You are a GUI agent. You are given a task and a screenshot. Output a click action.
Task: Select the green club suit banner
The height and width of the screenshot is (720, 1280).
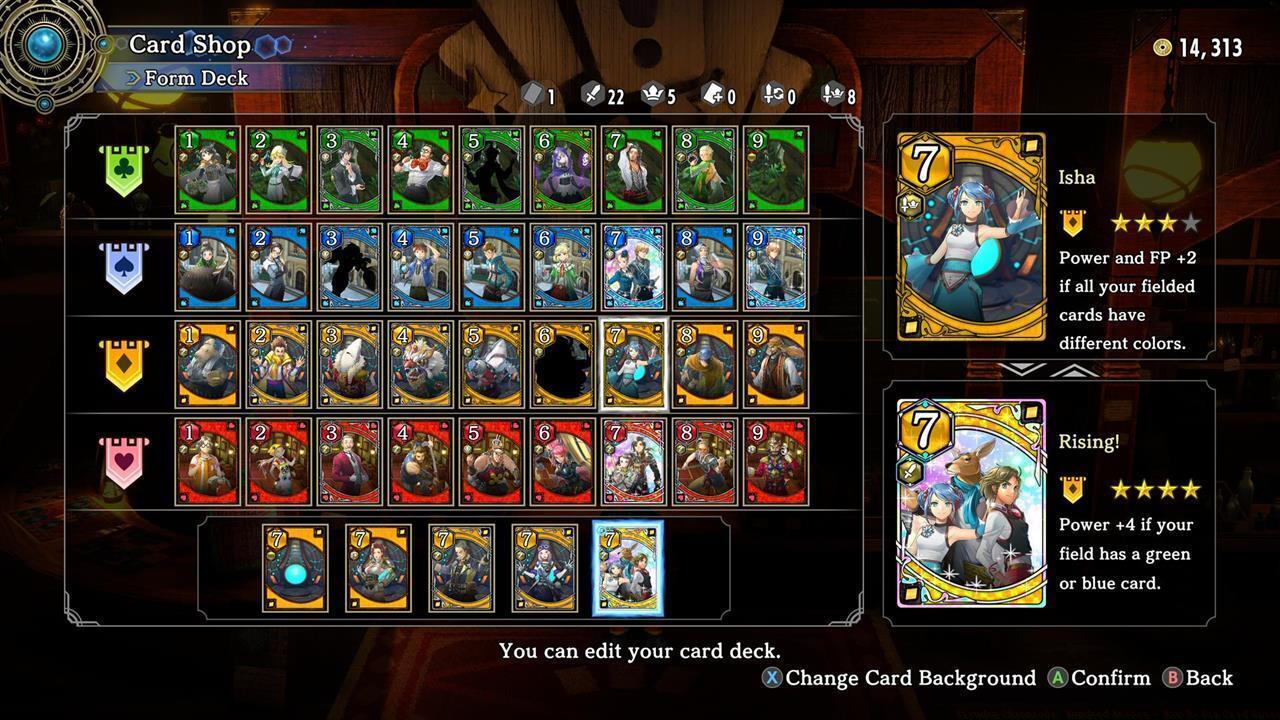[123, 168]
